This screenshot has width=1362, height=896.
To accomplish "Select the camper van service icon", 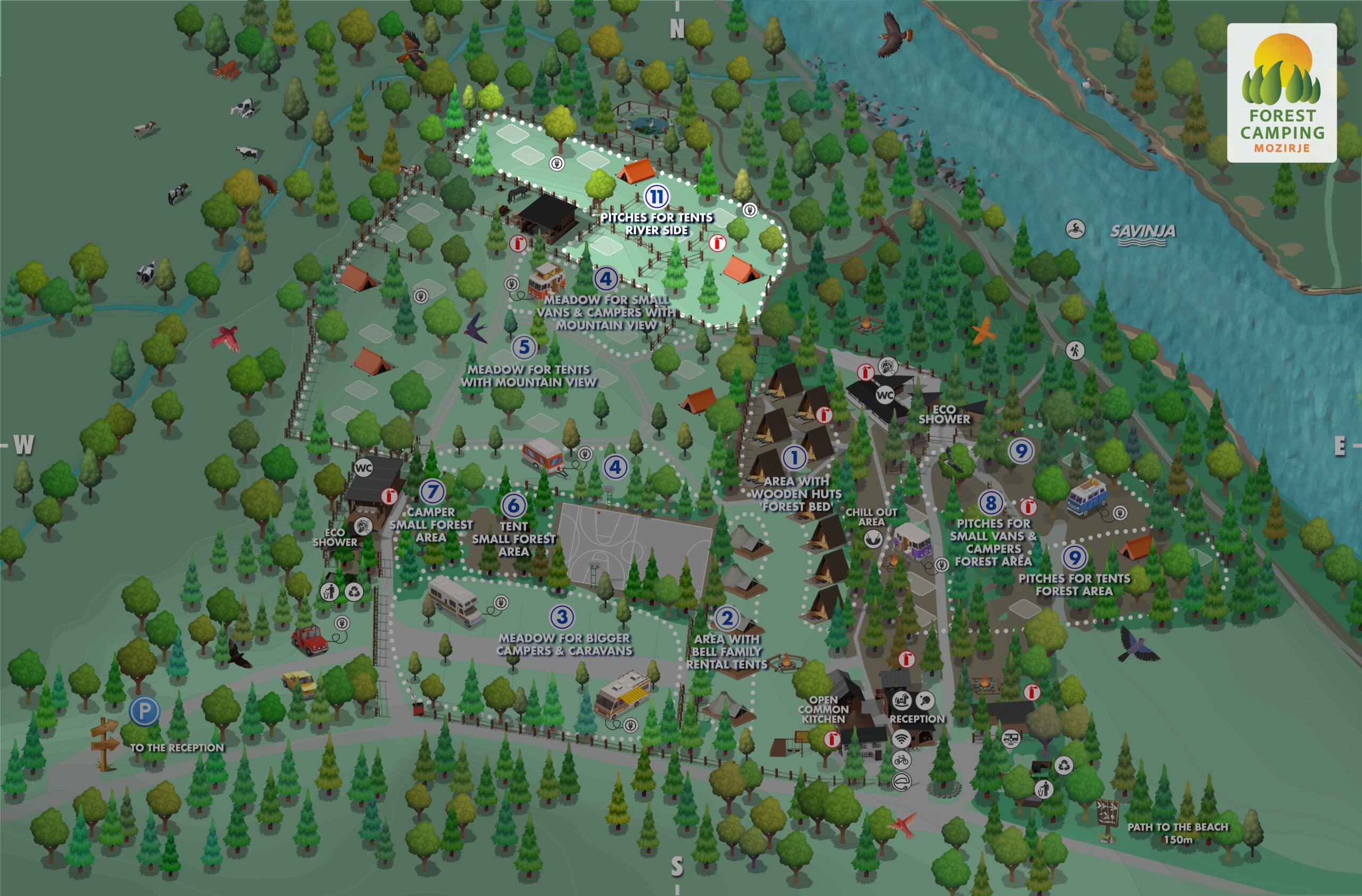I will click(1010, 739).
